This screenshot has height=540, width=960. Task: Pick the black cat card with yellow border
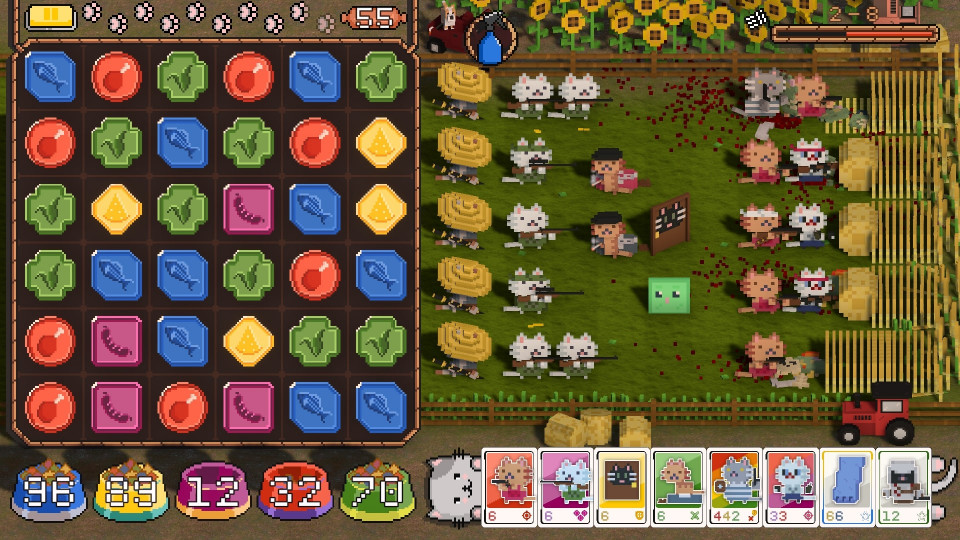pyautogui.click(x=623, y=487)
